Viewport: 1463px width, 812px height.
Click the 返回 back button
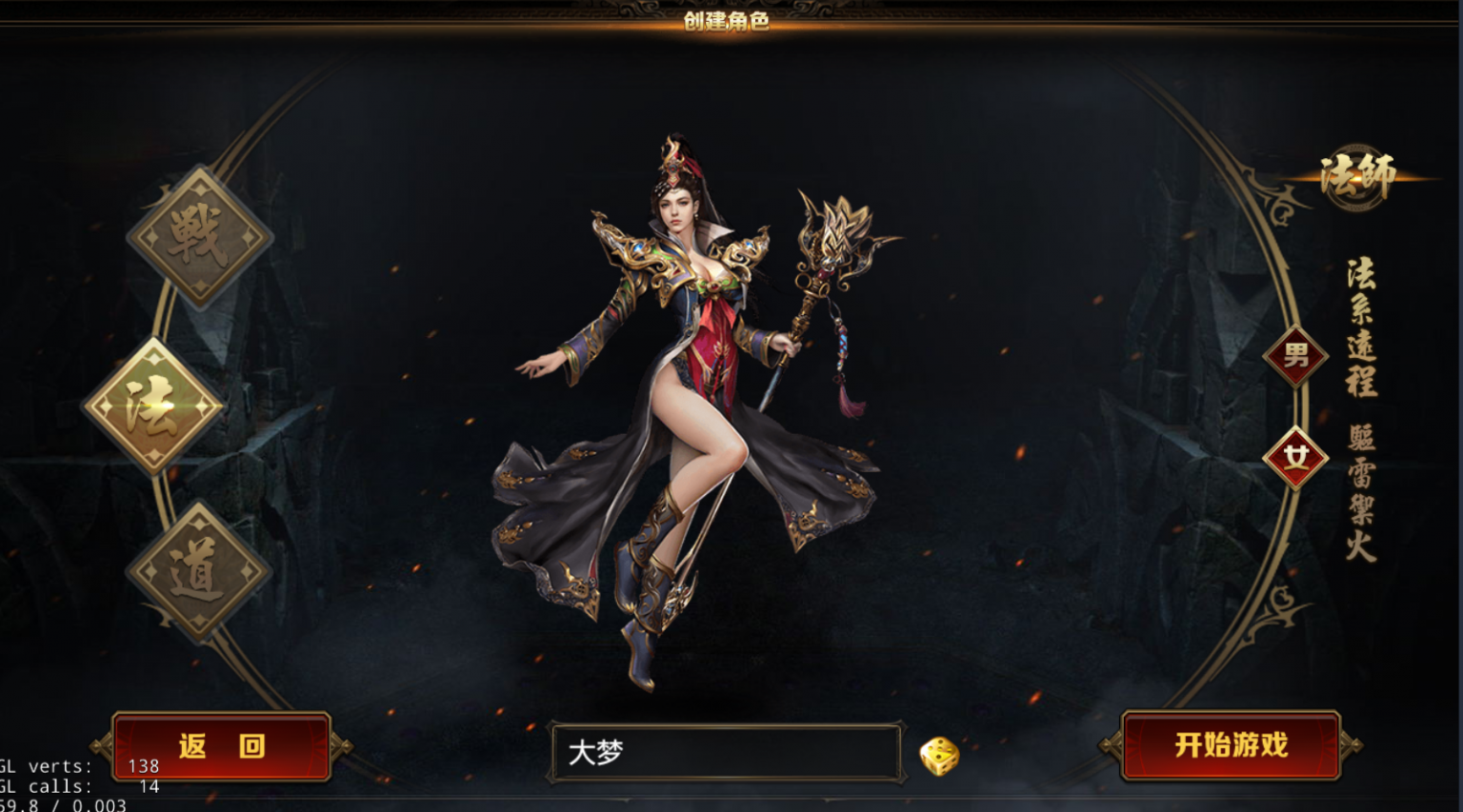click(x=222, y=746)
